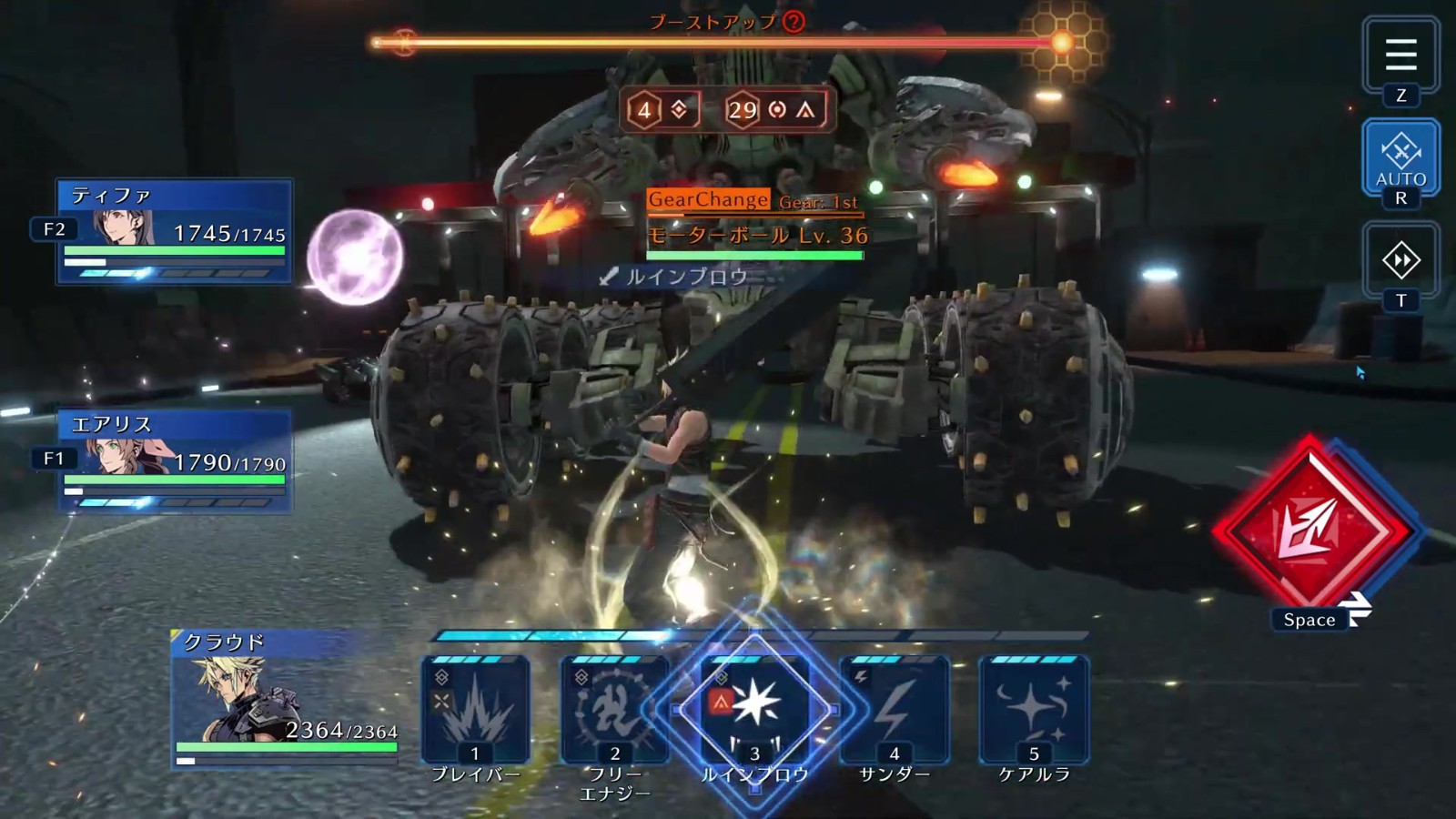Use the ブレイバー ability
The image size is (1456, 819).
click(475, 710)
